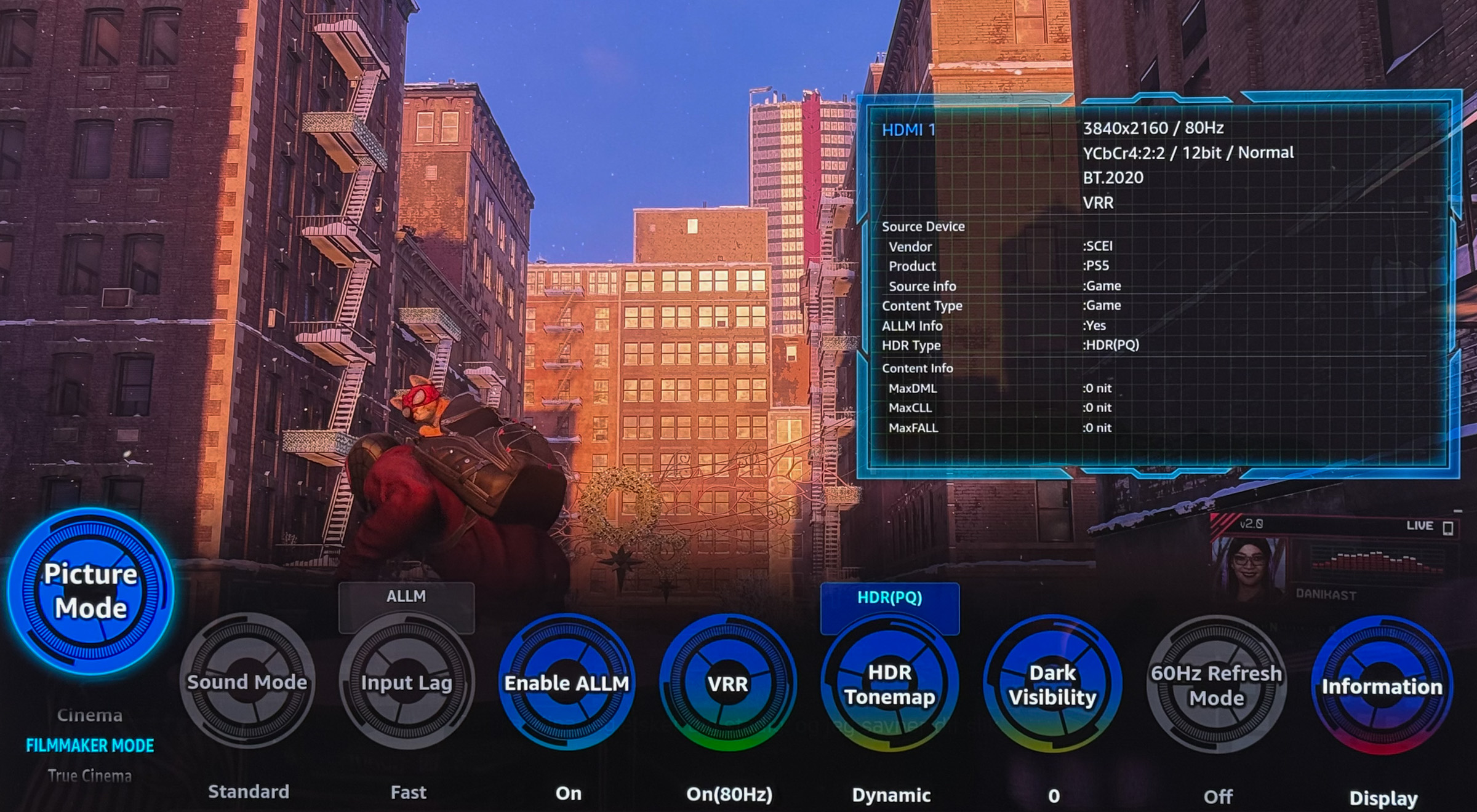Adjust the Dark Visibility setting
This screenshot has height=812, width=1477.
pos(1052,685)
